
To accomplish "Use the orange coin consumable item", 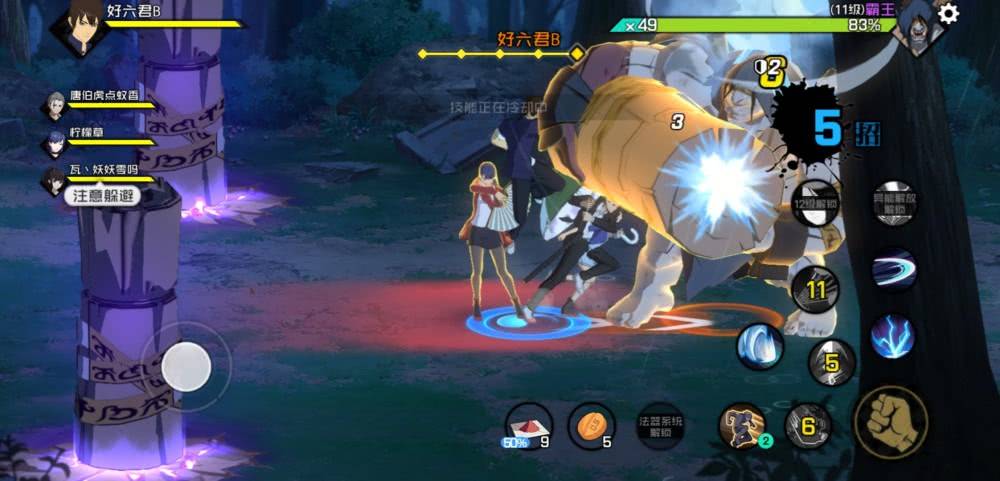I will (591, 425).
